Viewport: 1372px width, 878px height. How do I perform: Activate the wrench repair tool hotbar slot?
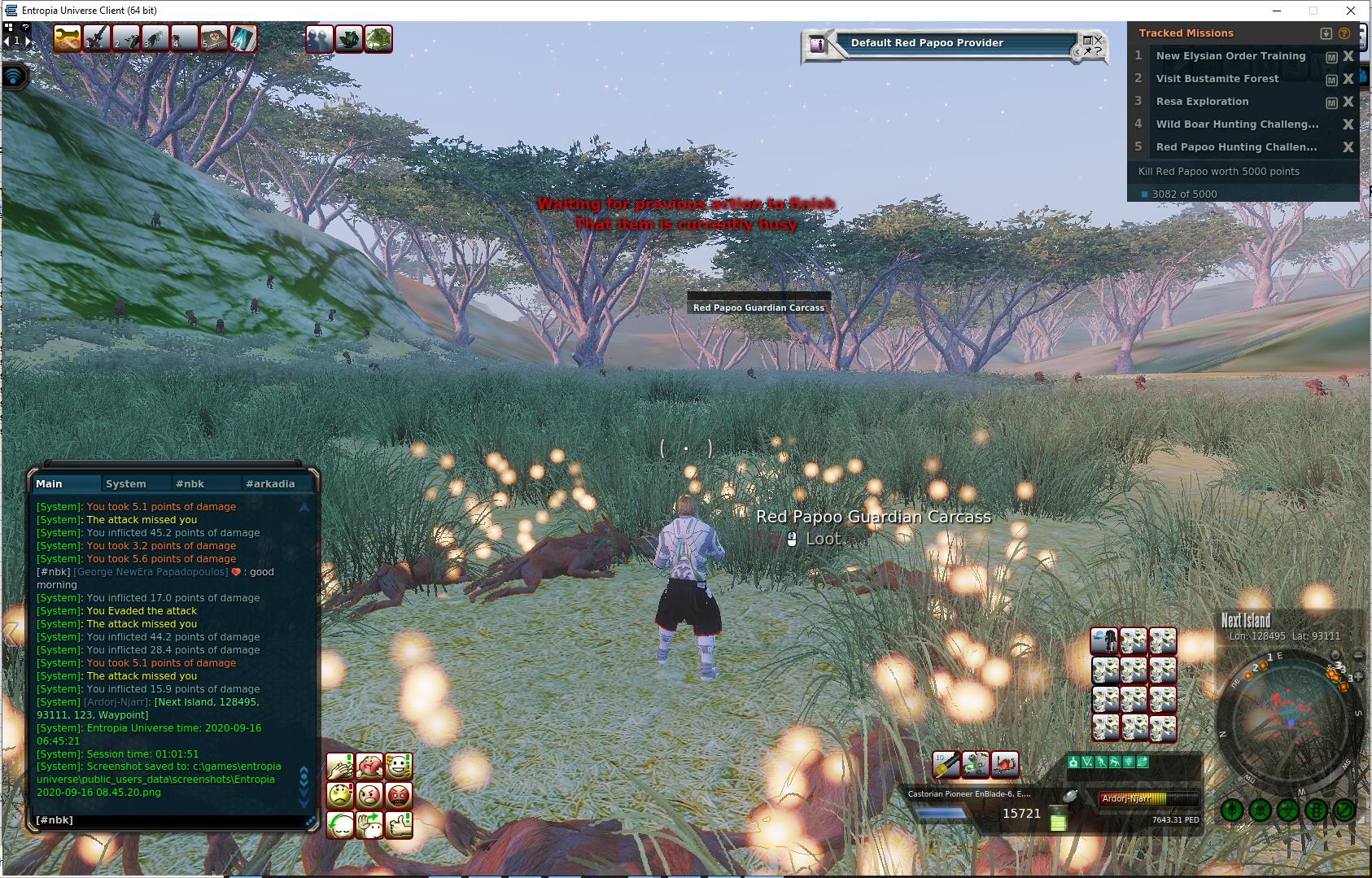(68, 38)
